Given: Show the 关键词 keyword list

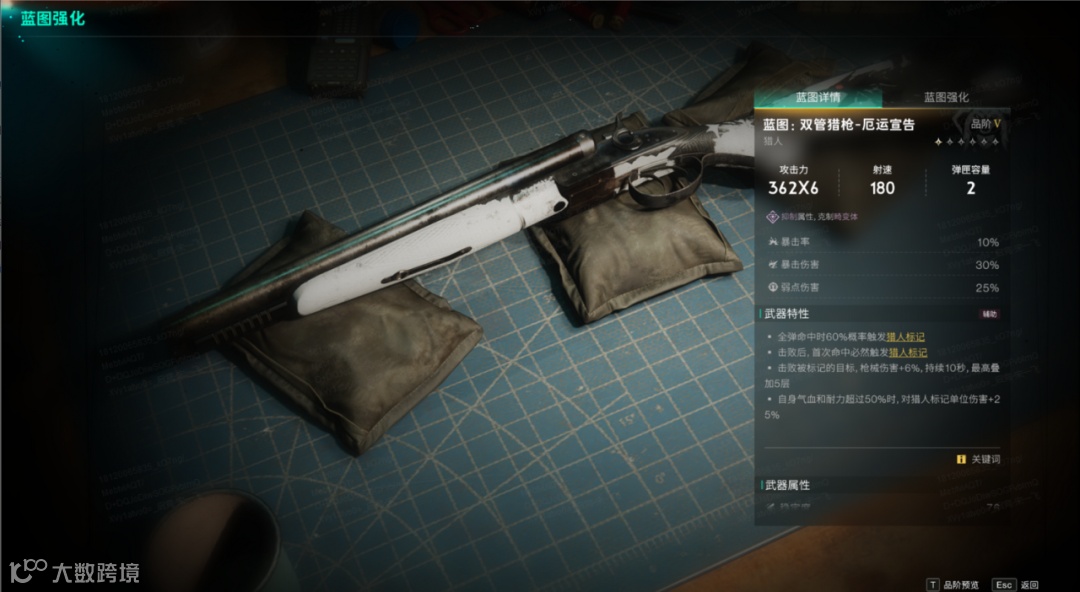Looking at the screenshot, I should [x=978, y=459].
